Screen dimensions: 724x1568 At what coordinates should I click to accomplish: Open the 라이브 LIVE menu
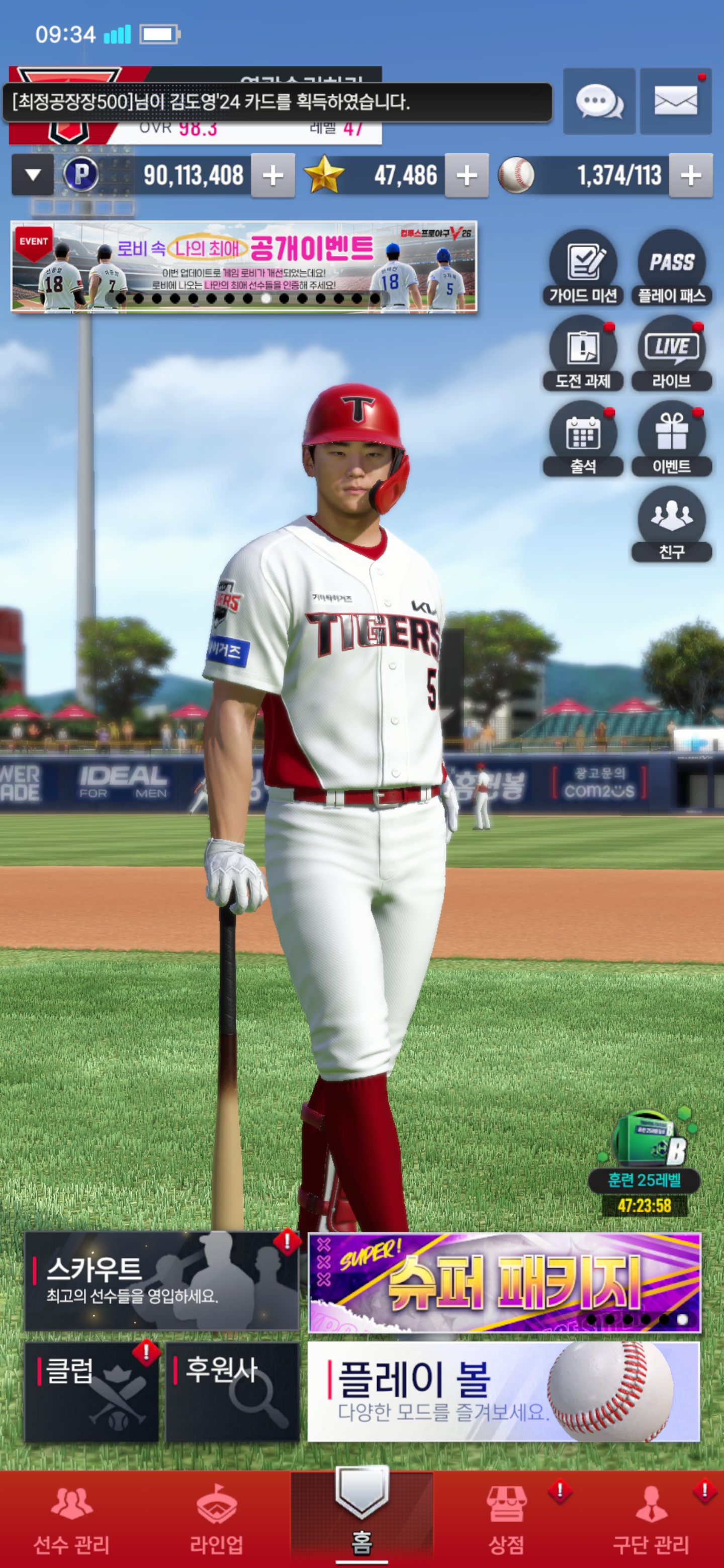[x=672, y=354]
